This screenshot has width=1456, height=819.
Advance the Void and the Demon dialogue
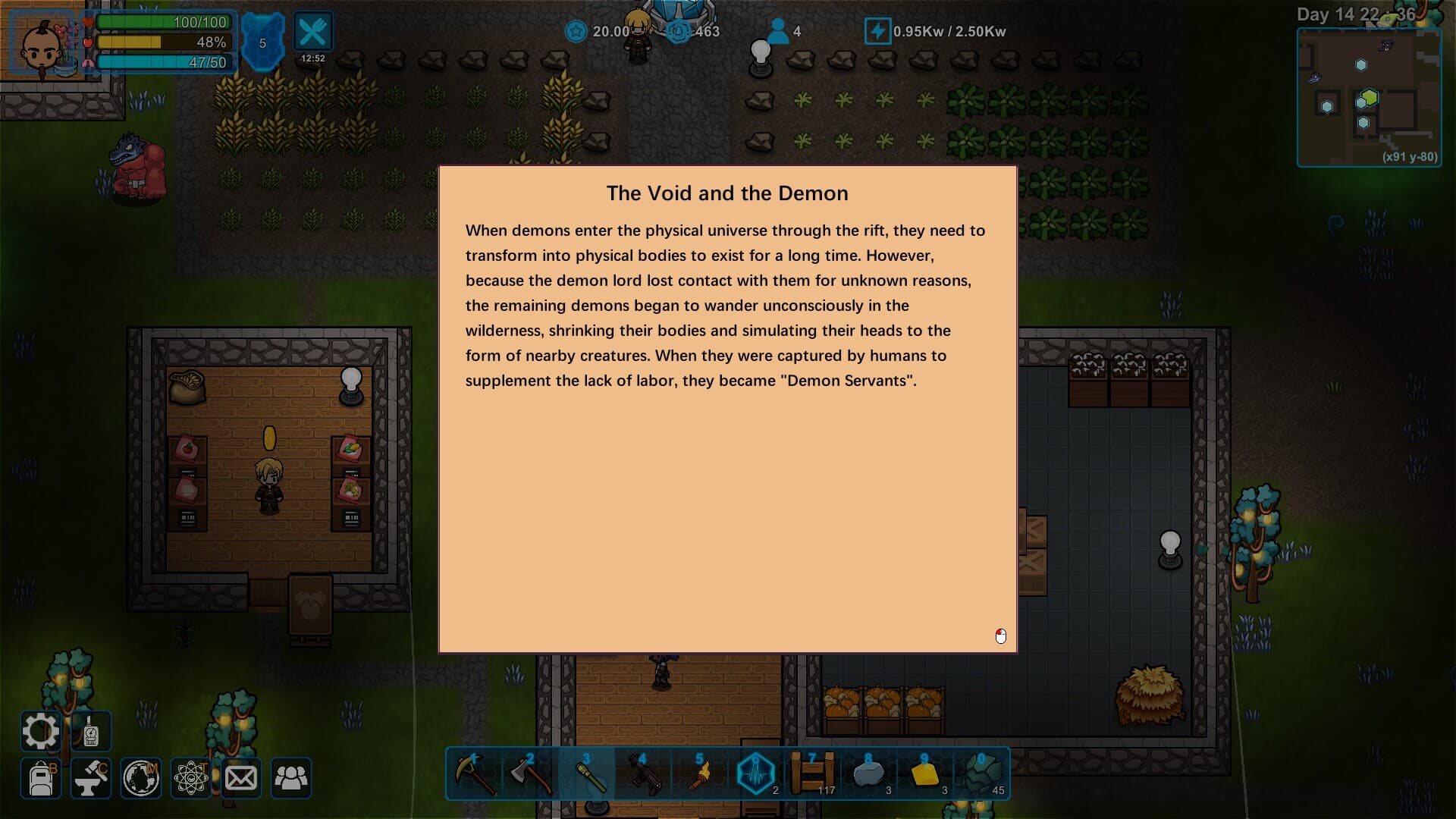tap(1000, 636)
